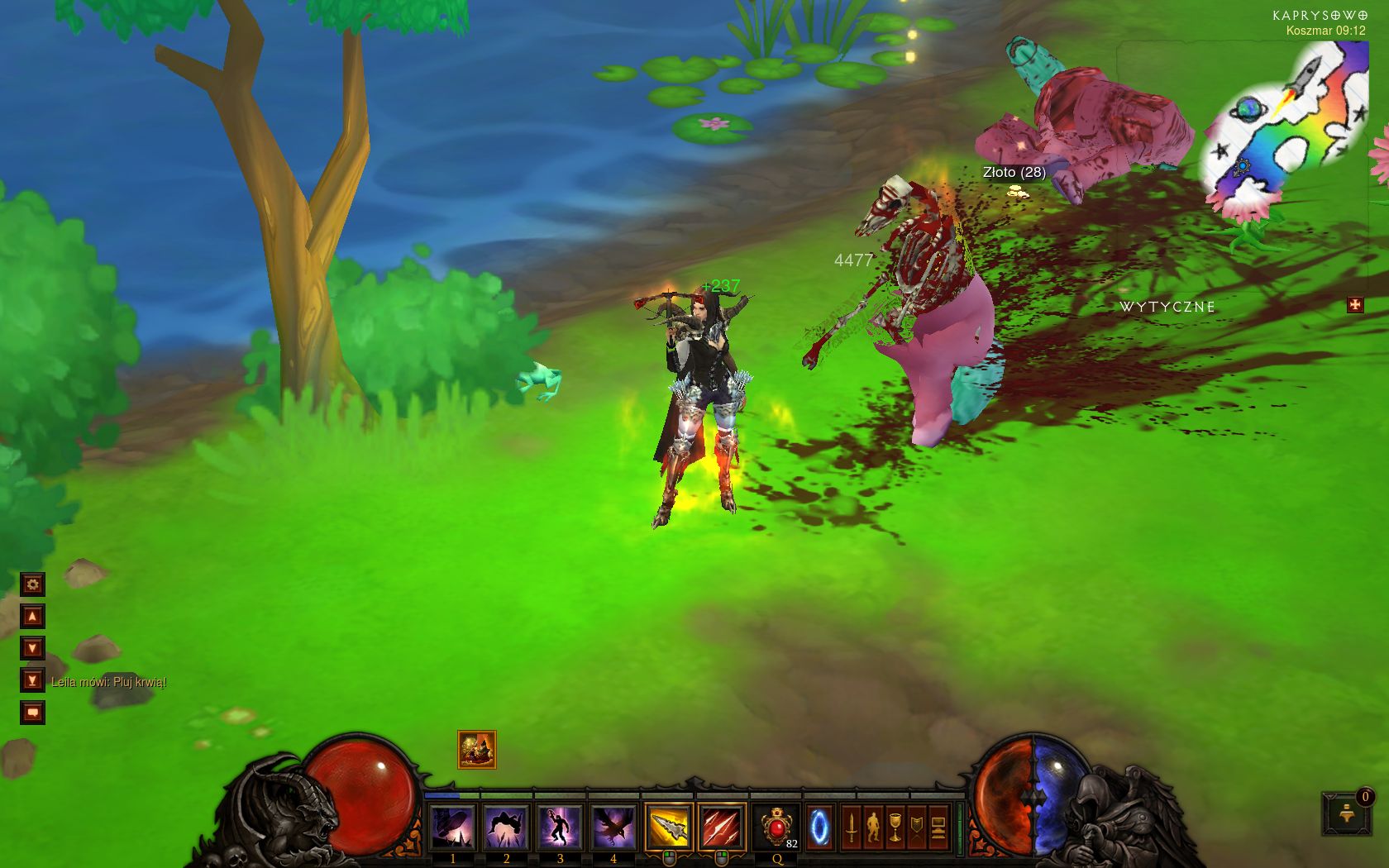Select the golden arrowhead primary attack
The width and height of the screenshot is (1389, 868).
668,827
